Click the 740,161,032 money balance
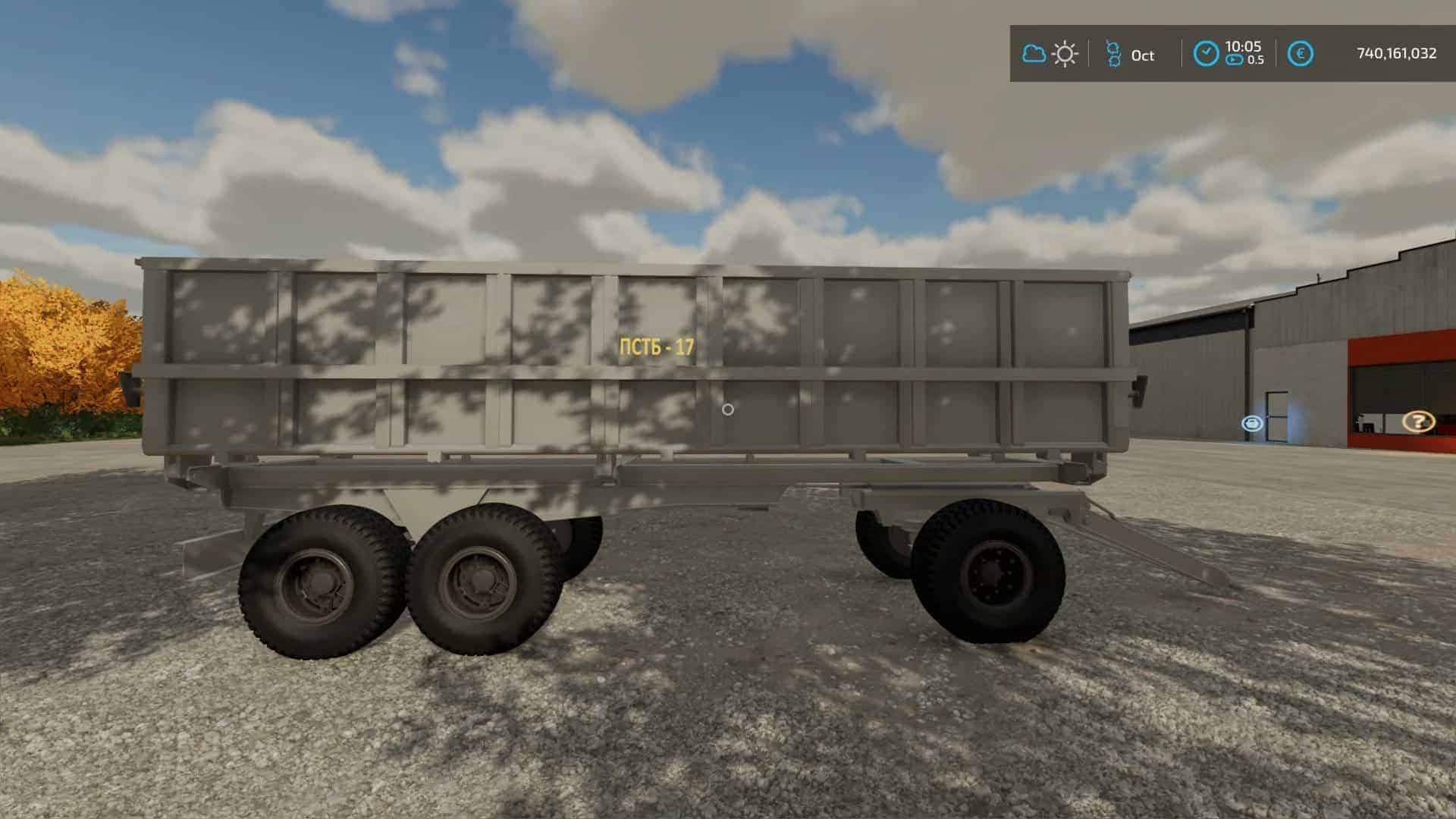Image resolution: width=1456 pixels, height=819 pixels. click(1394, 53)
